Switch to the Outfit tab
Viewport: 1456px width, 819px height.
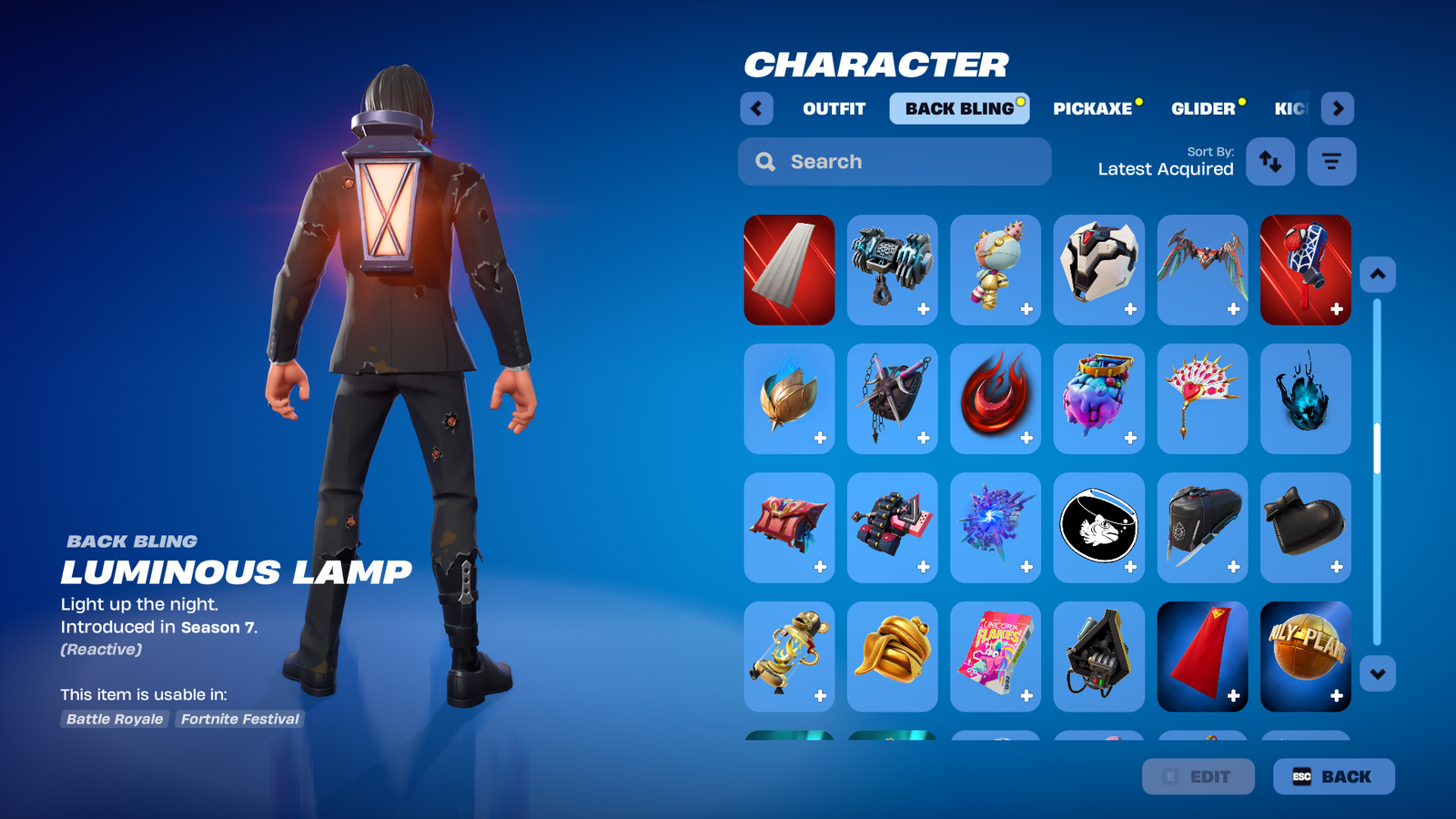point(834,108)
